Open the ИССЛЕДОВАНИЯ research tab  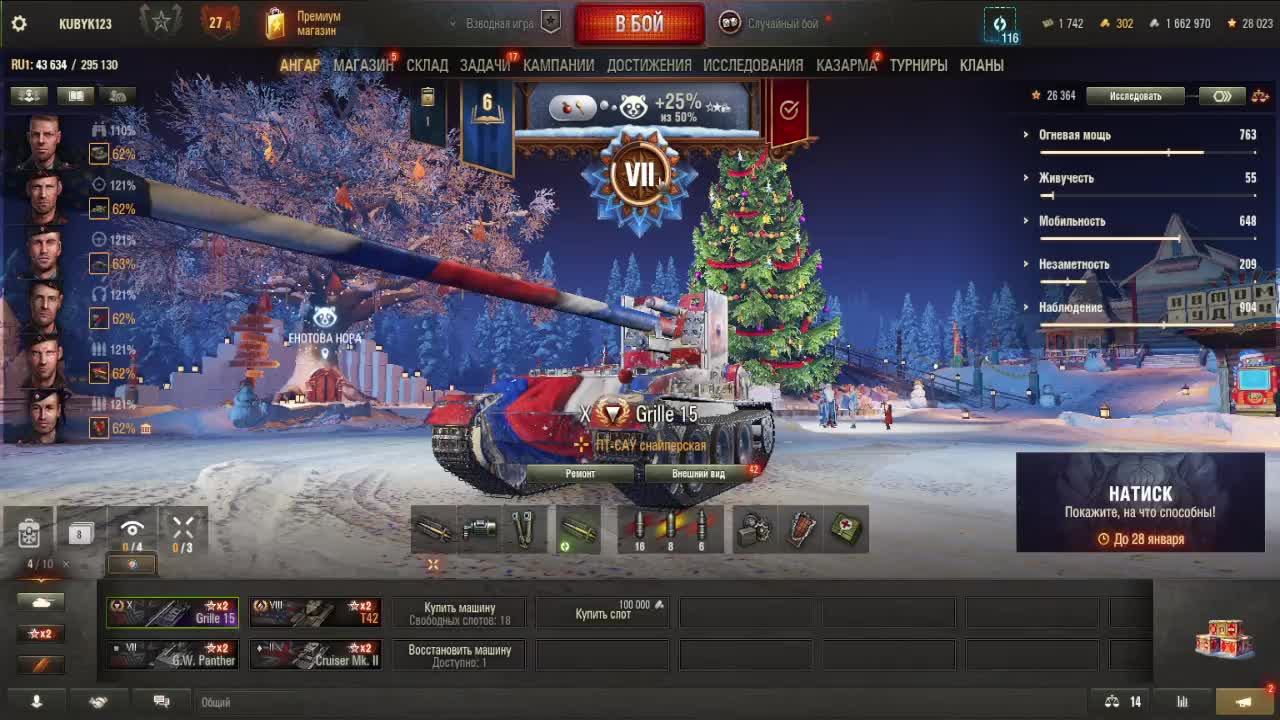click(x=753, y=65)
